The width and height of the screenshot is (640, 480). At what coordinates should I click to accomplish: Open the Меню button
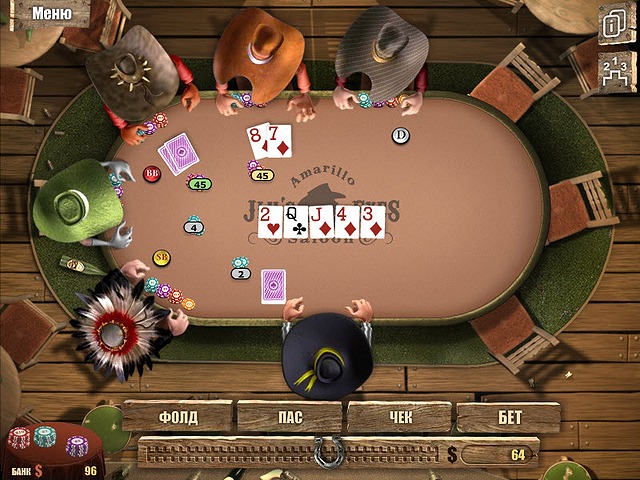click(50, 14)
